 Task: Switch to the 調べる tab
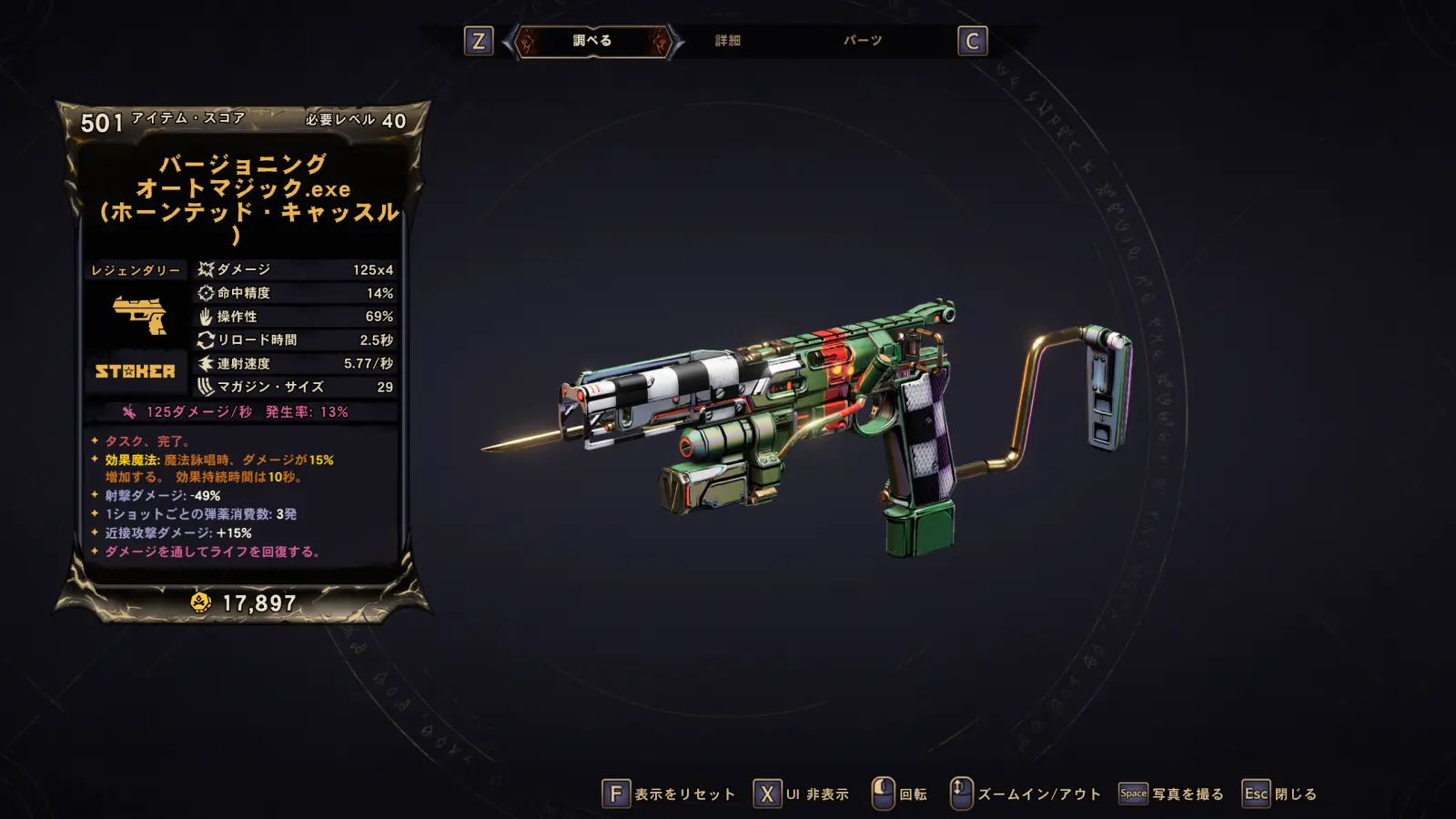pos(592,41)
